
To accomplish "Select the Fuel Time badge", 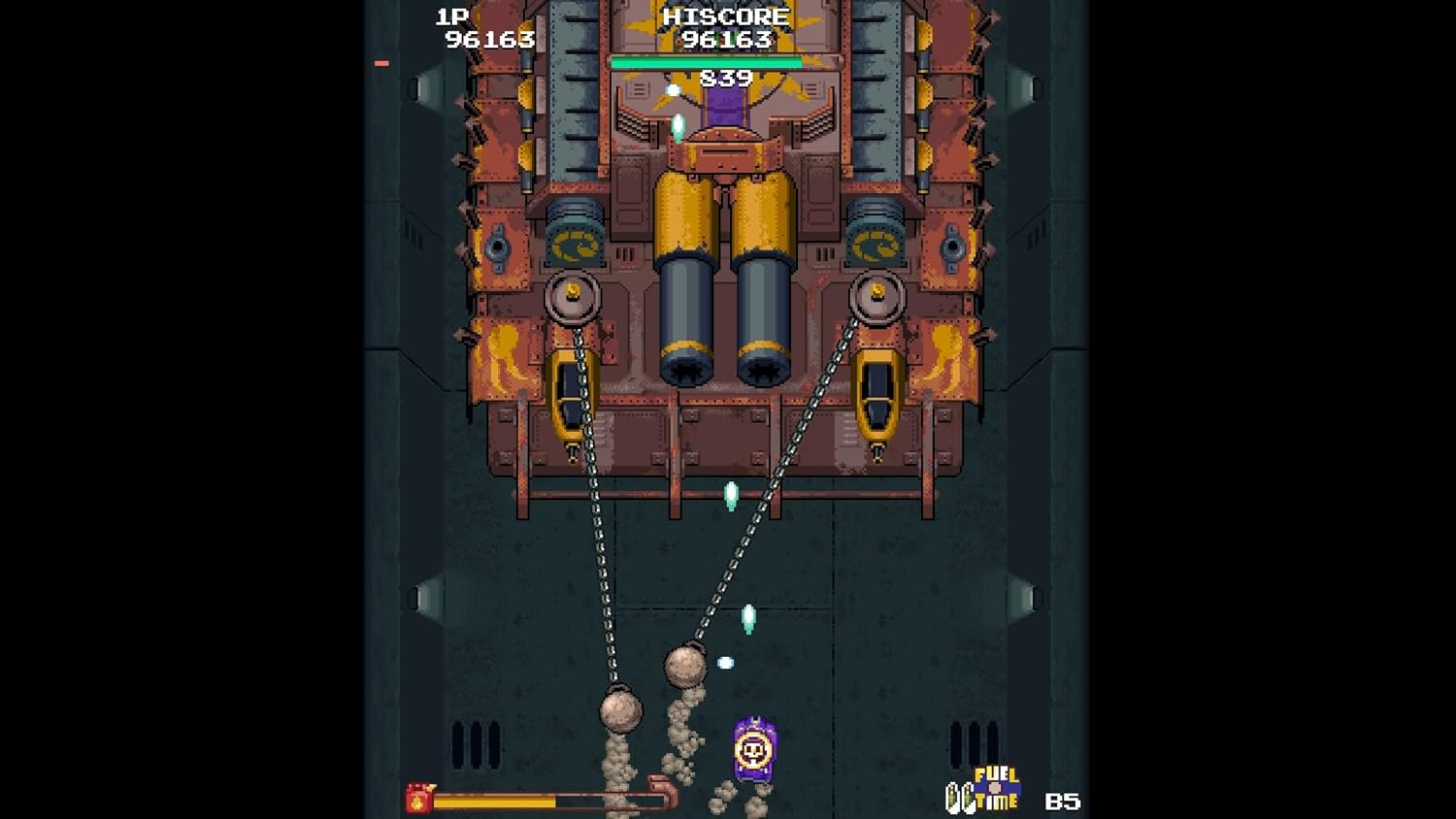I will [984, 789].
